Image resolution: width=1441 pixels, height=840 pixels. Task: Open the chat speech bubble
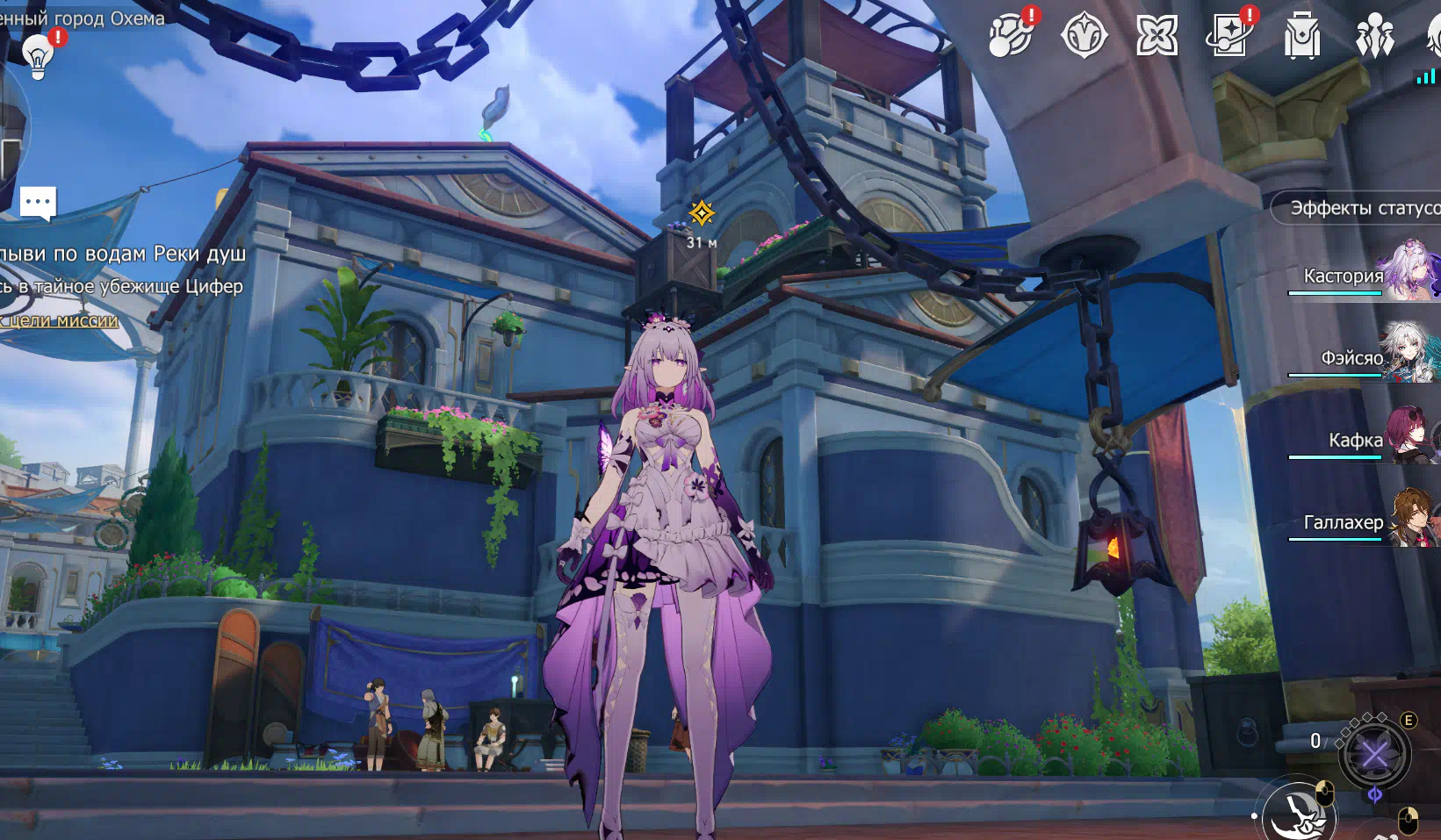pos(38,203)
